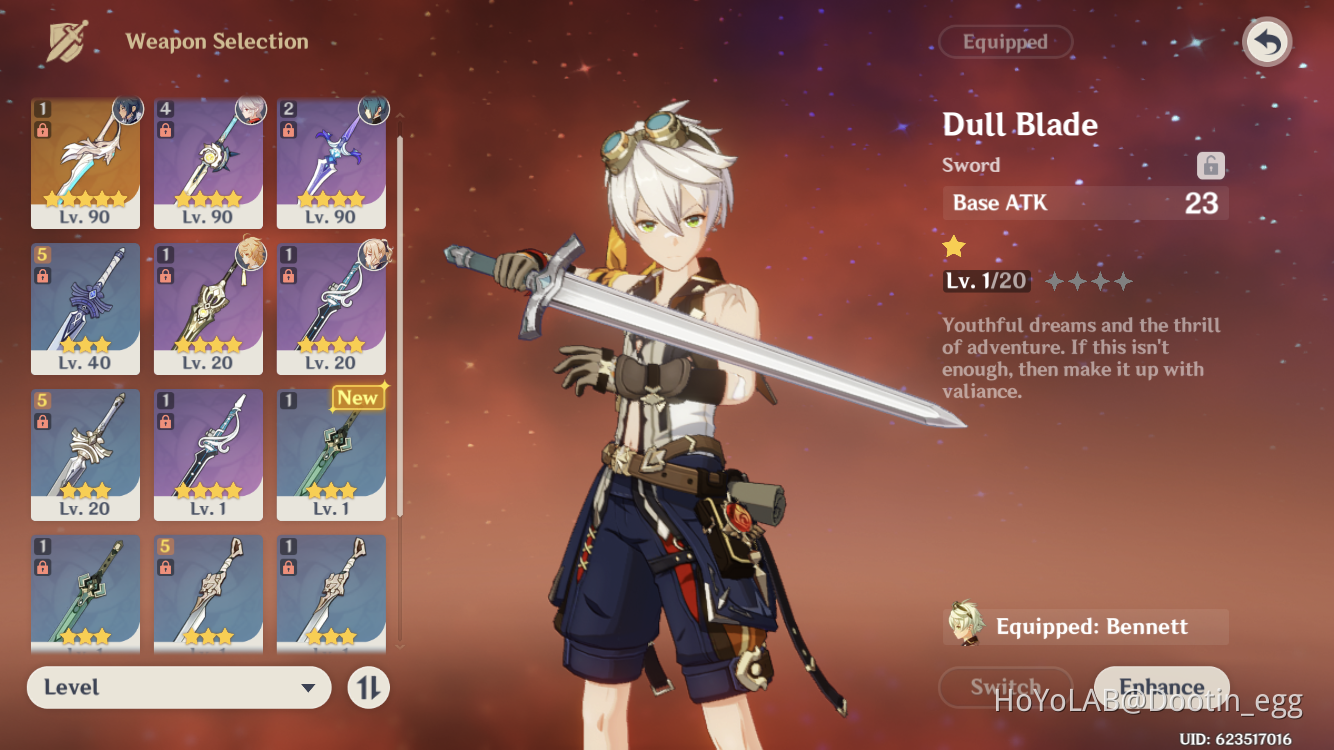Select the blue three-star Lv. 20 sword
Viewport: 1334px width, 750px height.
click(86, 455)
